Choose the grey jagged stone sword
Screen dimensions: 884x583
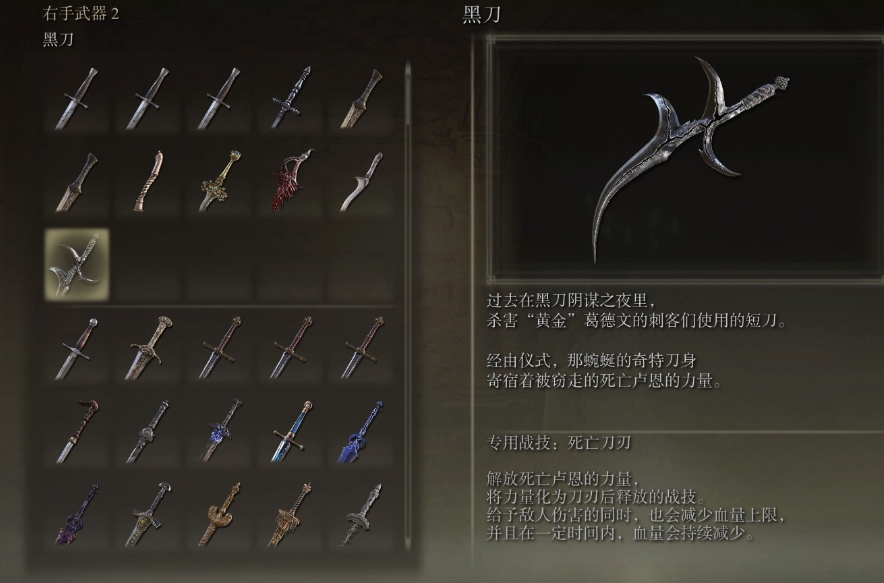tap(362, 513)
